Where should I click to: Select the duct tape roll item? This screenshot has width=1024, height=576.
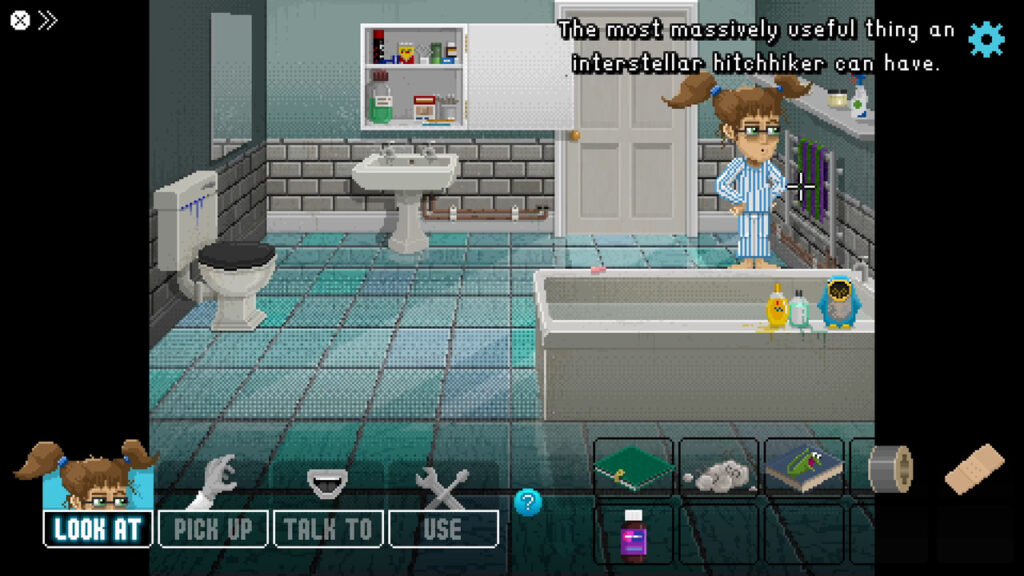[890, 468]
